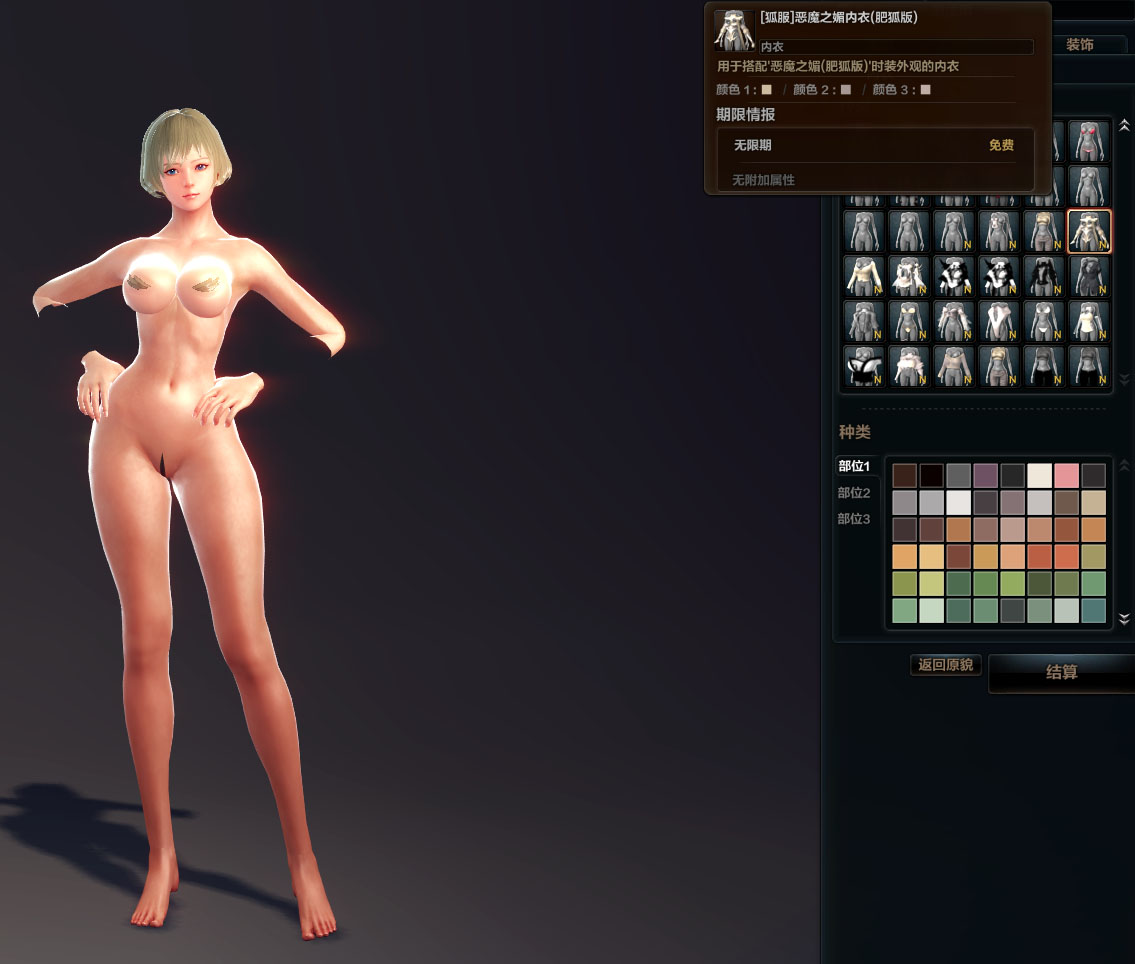Switch to the 部位2 color tab

854,493
